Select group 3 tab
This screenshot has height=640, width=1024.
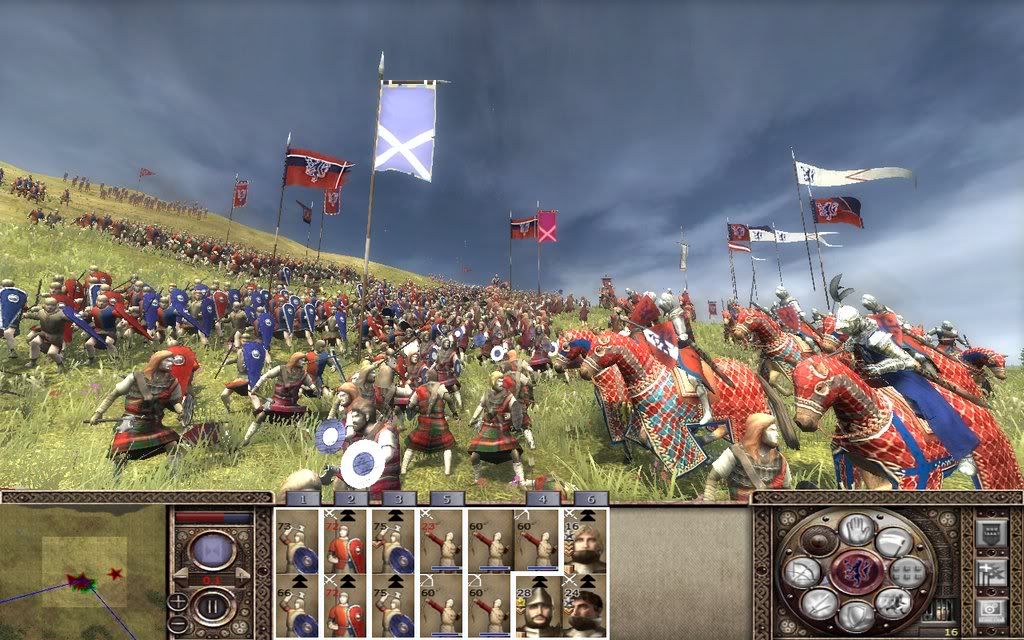399,498
